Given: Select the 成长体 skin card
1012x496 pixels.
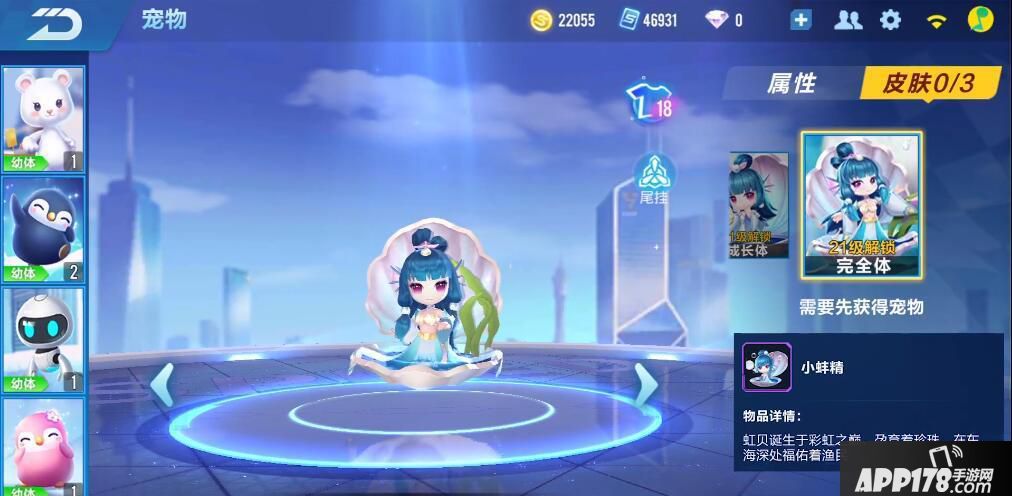Looking at the screenshot, I should [758, 206].
